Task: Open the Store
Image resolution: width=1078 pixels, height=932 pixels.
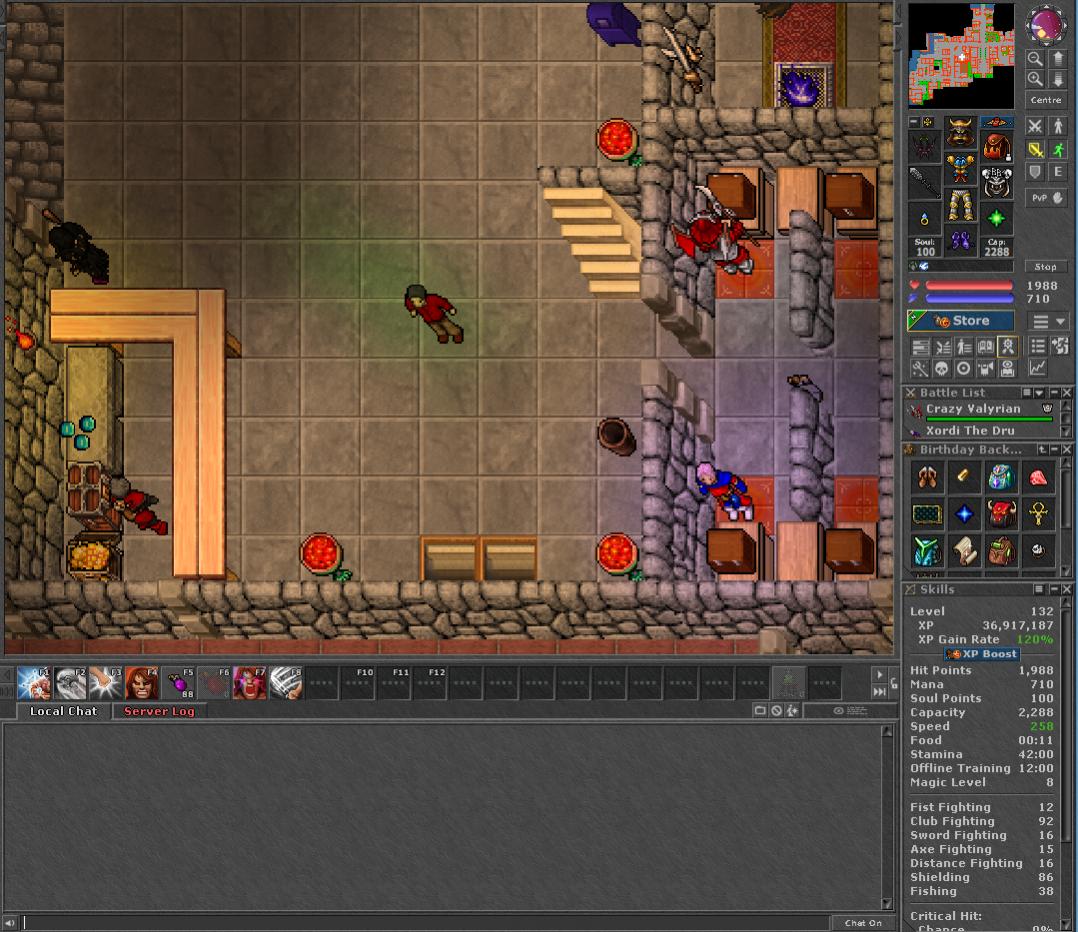Action: point(960,321)
